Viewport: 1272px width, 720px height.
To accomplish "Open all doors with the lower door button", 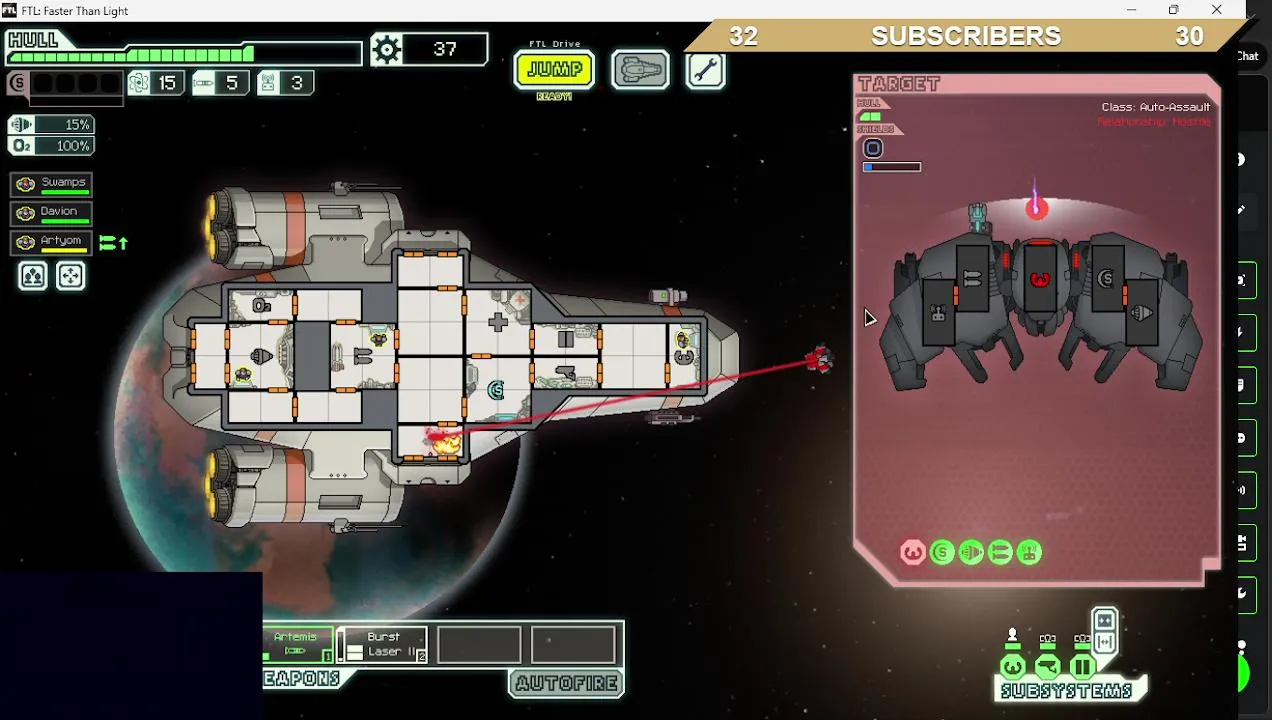I will [x=1104, y=641].
